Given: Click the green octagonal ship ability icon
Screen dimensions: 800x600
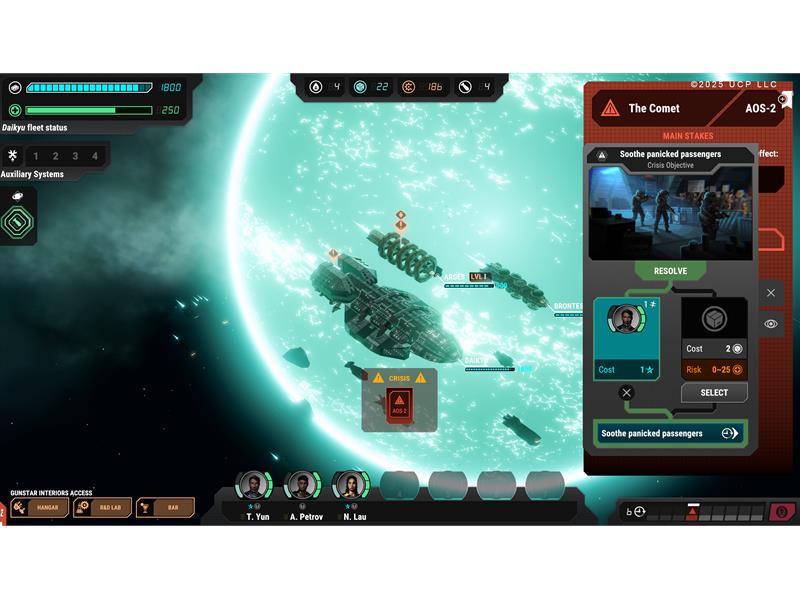Looking at the screenshot, I should [x=18, y=220].
